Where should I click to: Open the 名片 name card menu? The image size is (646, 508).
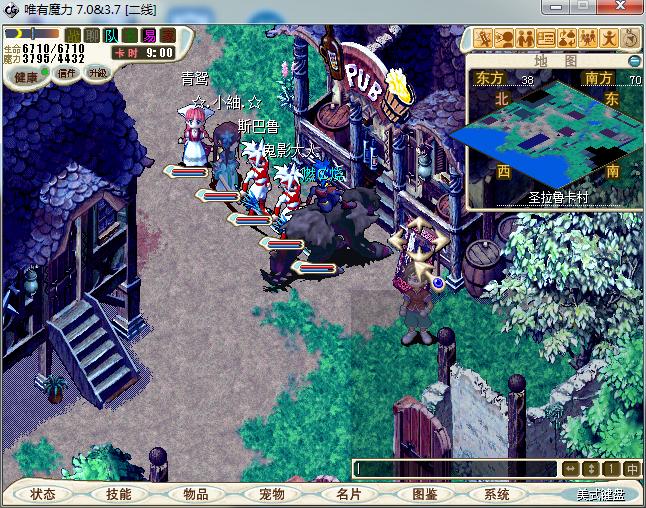coord(348,494)
